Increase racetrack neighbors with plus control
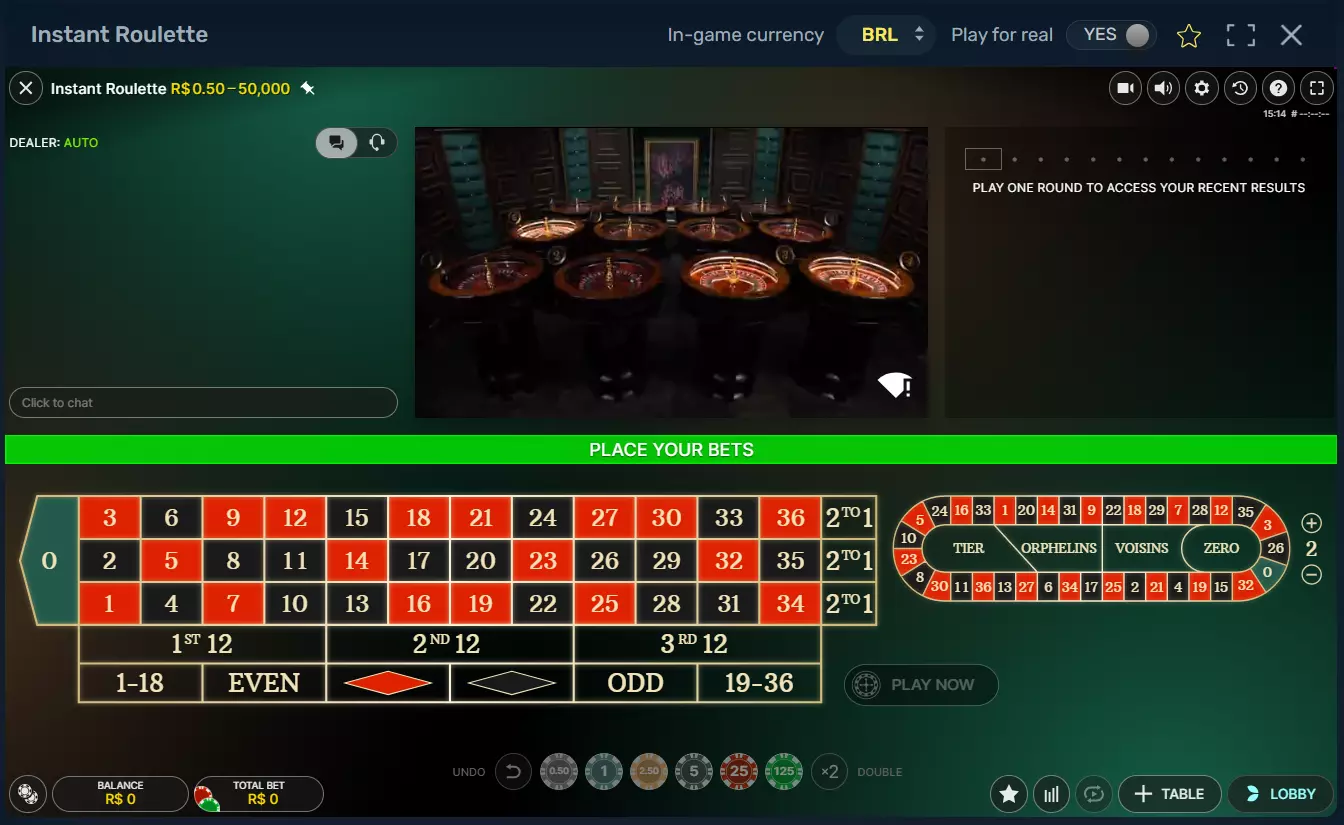 (1311, 522)
